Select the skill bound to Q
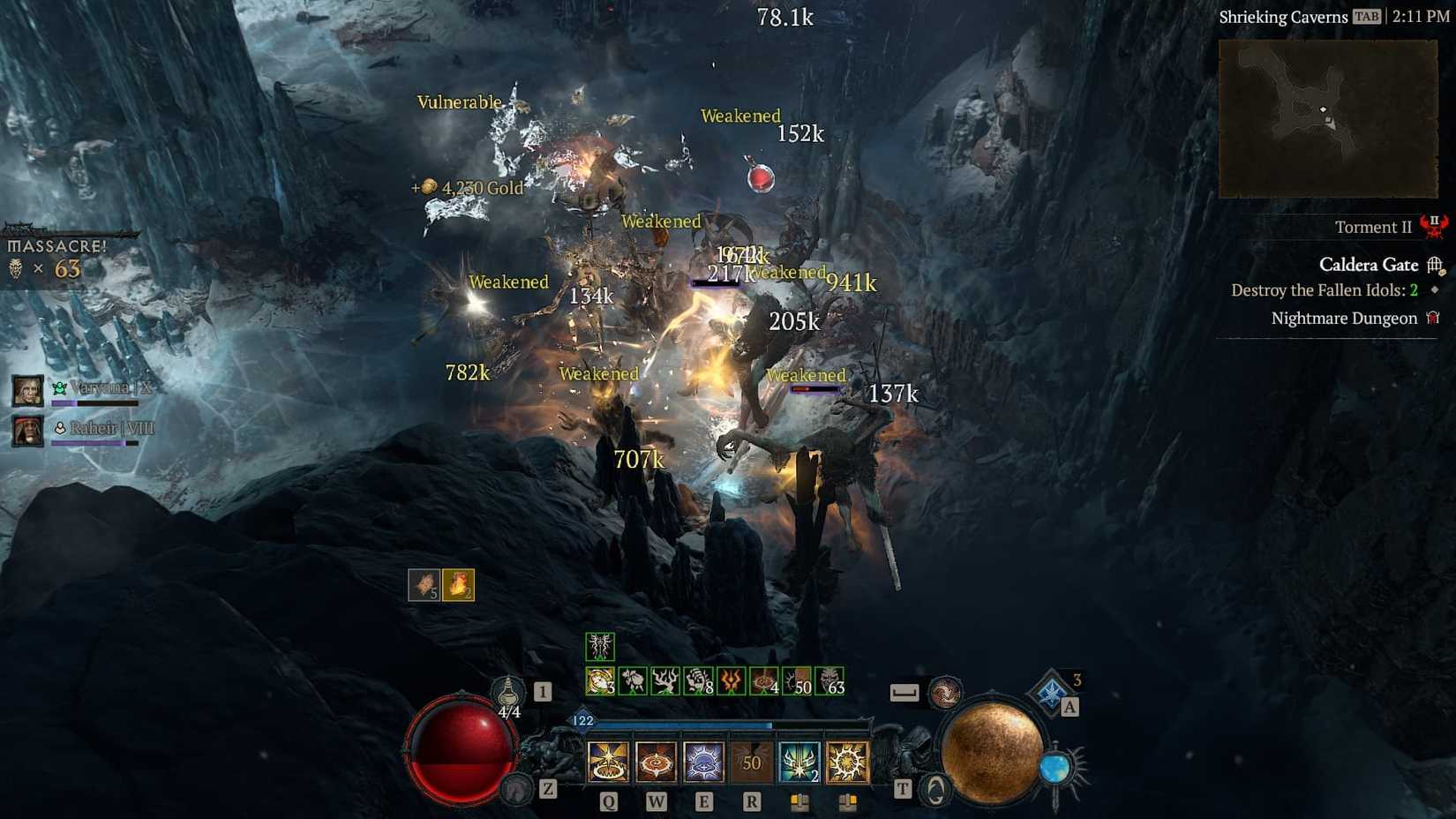1456x819 pixels. (609, 763)
